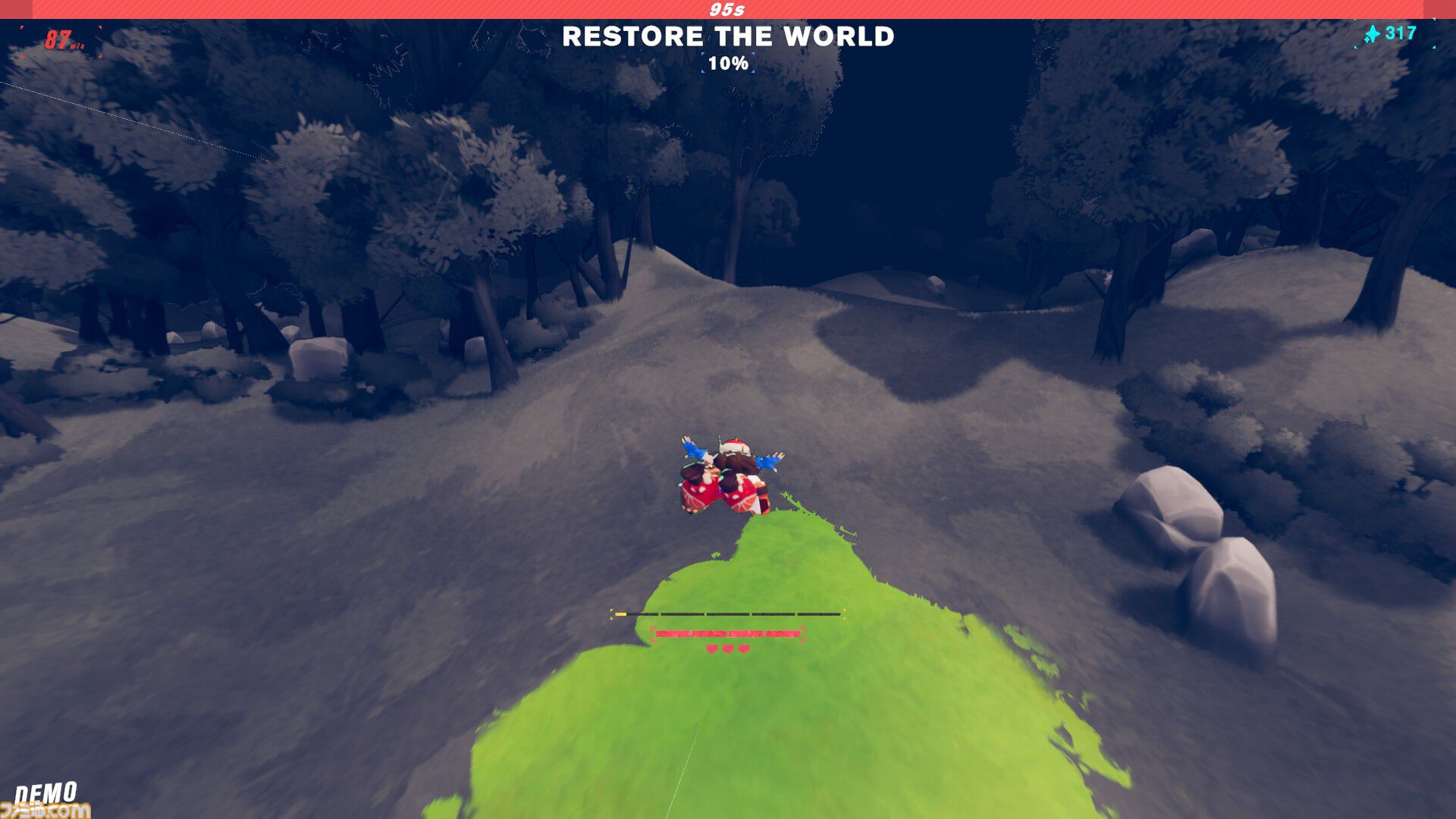The width and height of the screenshot is (1456, 819).
Task: Click the 317 currency counter
Action: point(1401,33)
